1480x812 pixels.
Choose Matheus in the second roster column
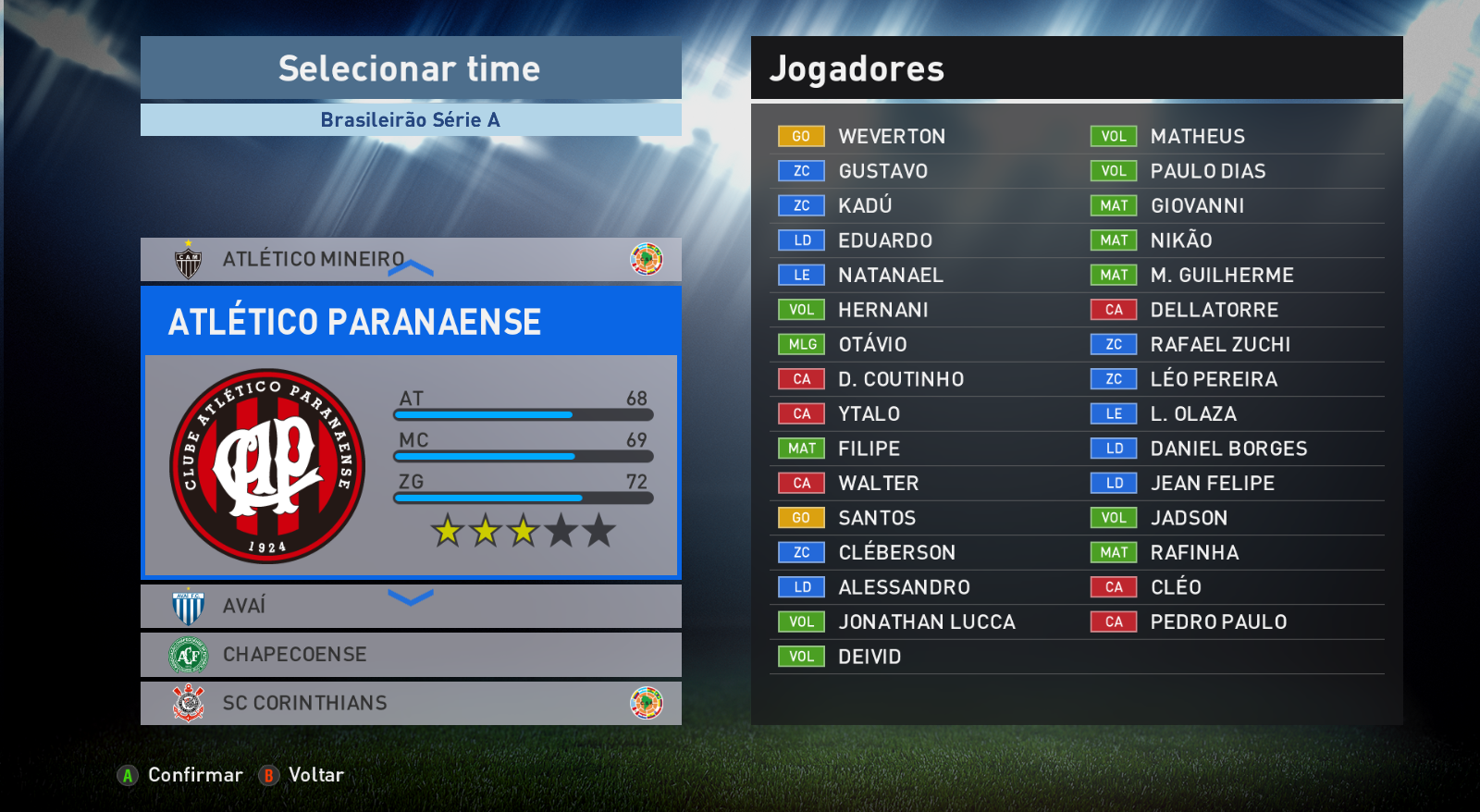point(1197,137)
